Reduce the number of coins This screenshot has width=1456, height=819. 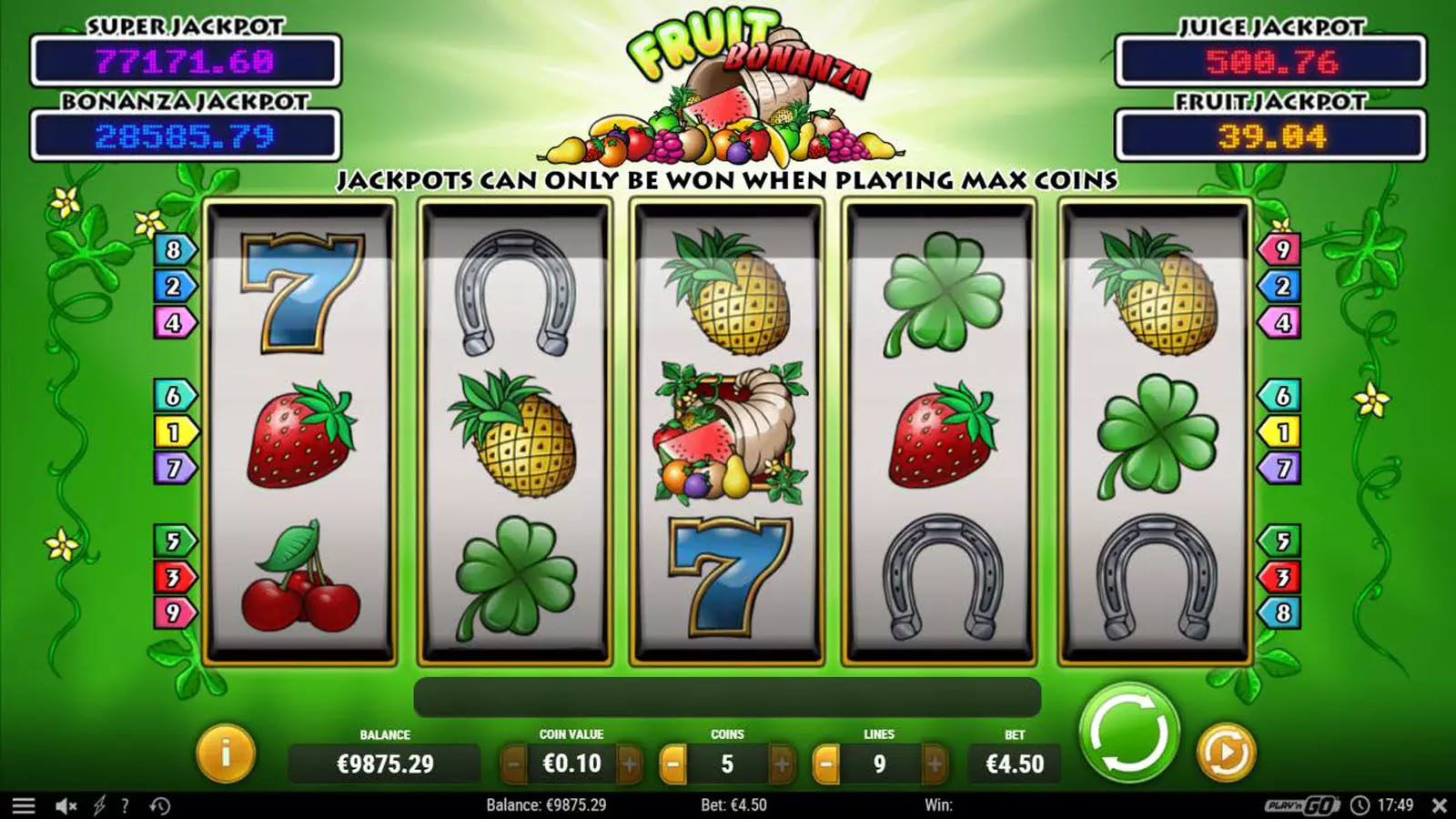(672, 764)
